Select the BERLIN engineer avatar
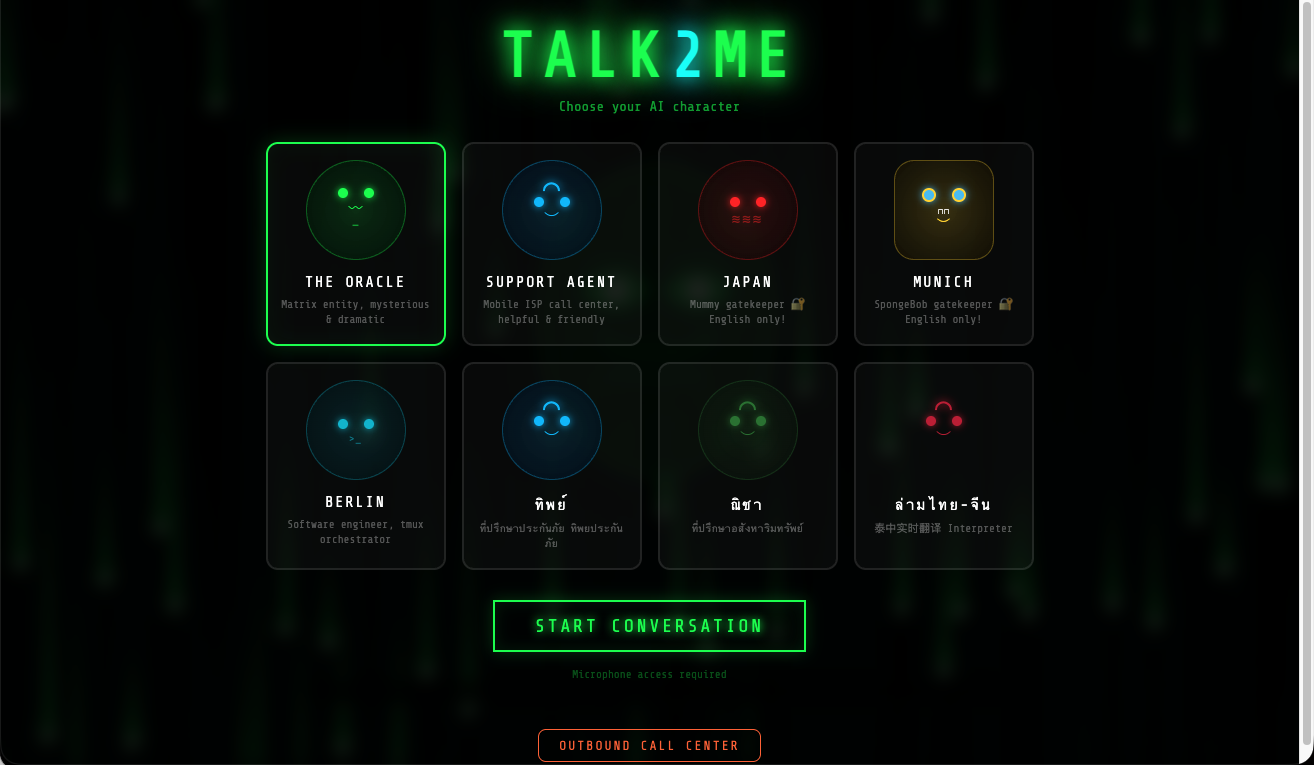The height and width of the screenshot is (765, 1314). (x=355, y=430)
